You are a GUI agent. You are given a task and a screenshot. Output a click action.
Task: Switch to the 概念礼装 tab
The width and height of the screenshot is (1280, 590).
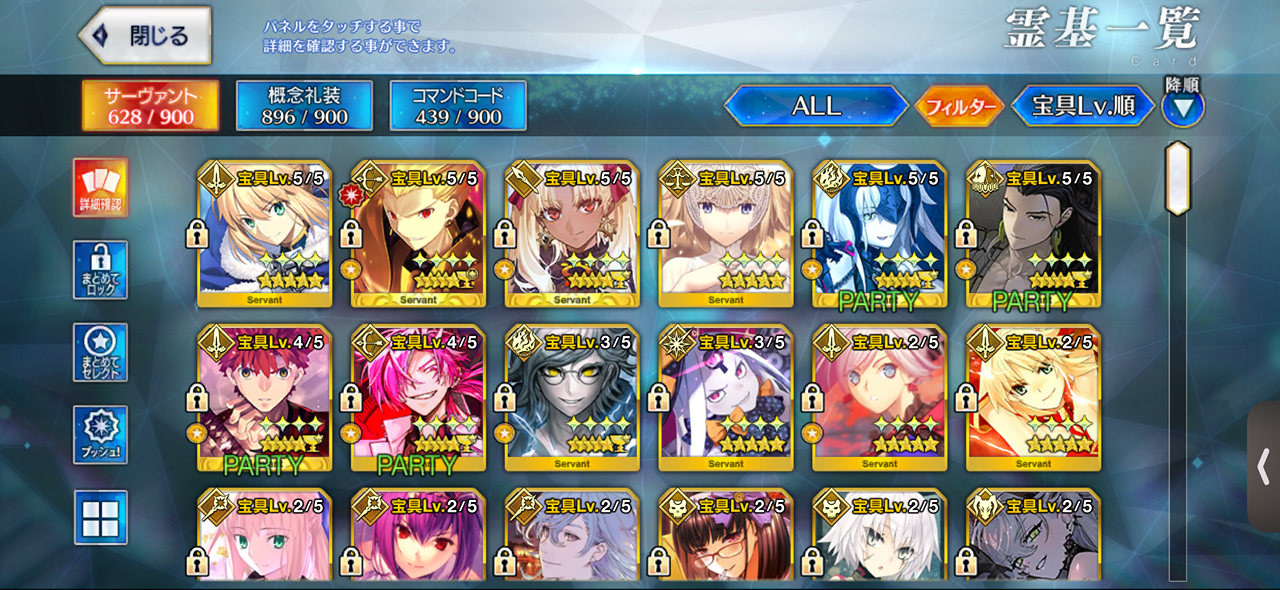click(x=304, y=105)
